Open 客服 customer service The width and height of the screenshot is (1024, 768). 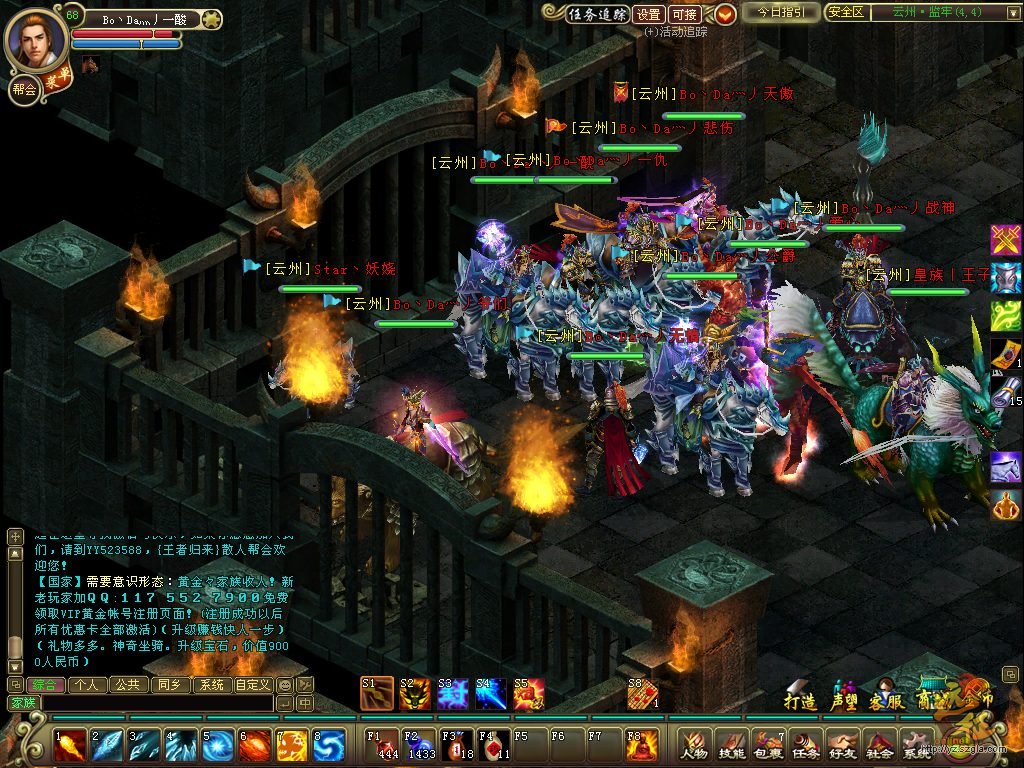coord(885,699)
